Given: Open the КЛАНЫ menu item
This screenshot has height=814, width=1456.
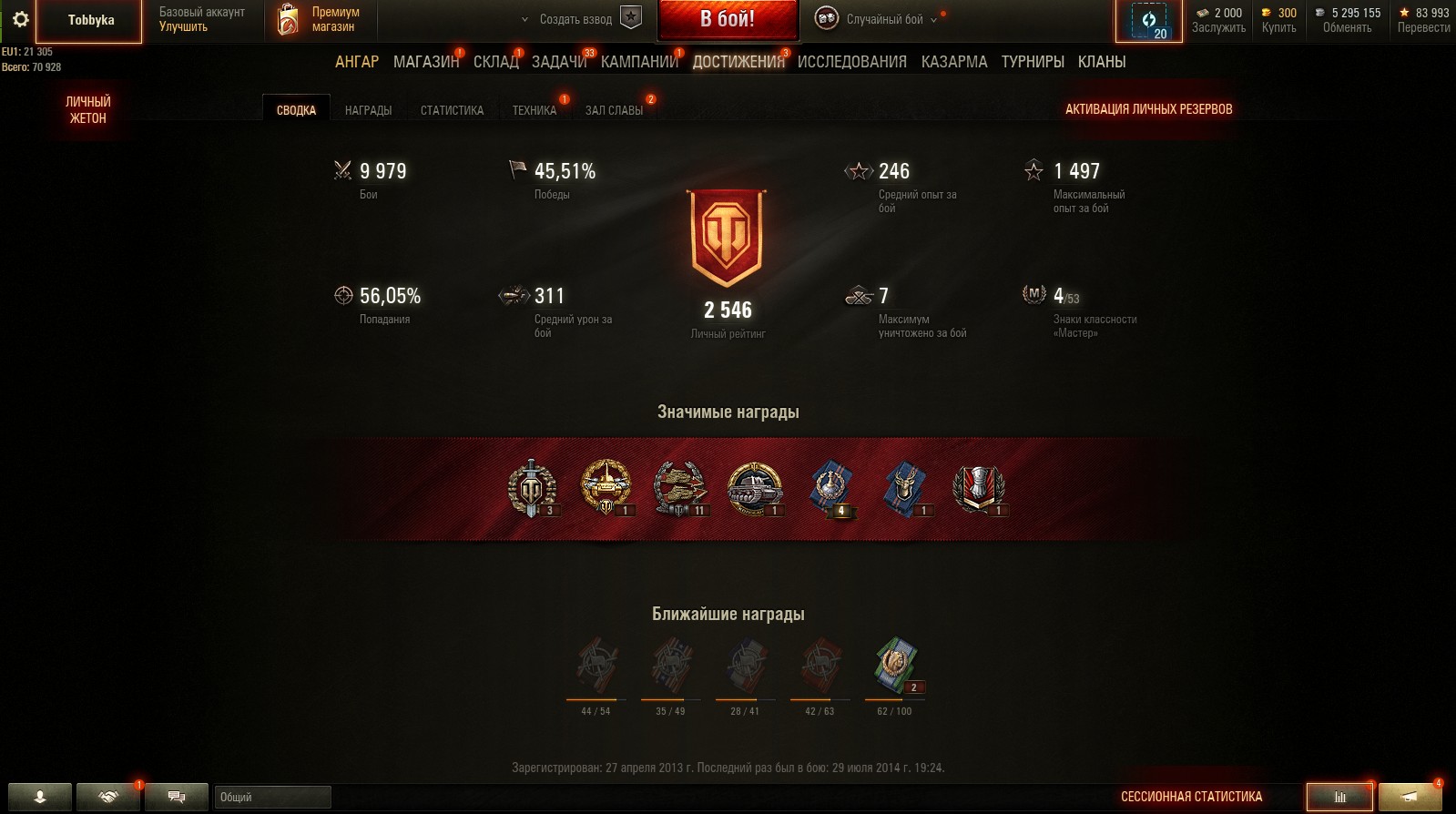Looking at the screenshot, I should (1103, 62).
